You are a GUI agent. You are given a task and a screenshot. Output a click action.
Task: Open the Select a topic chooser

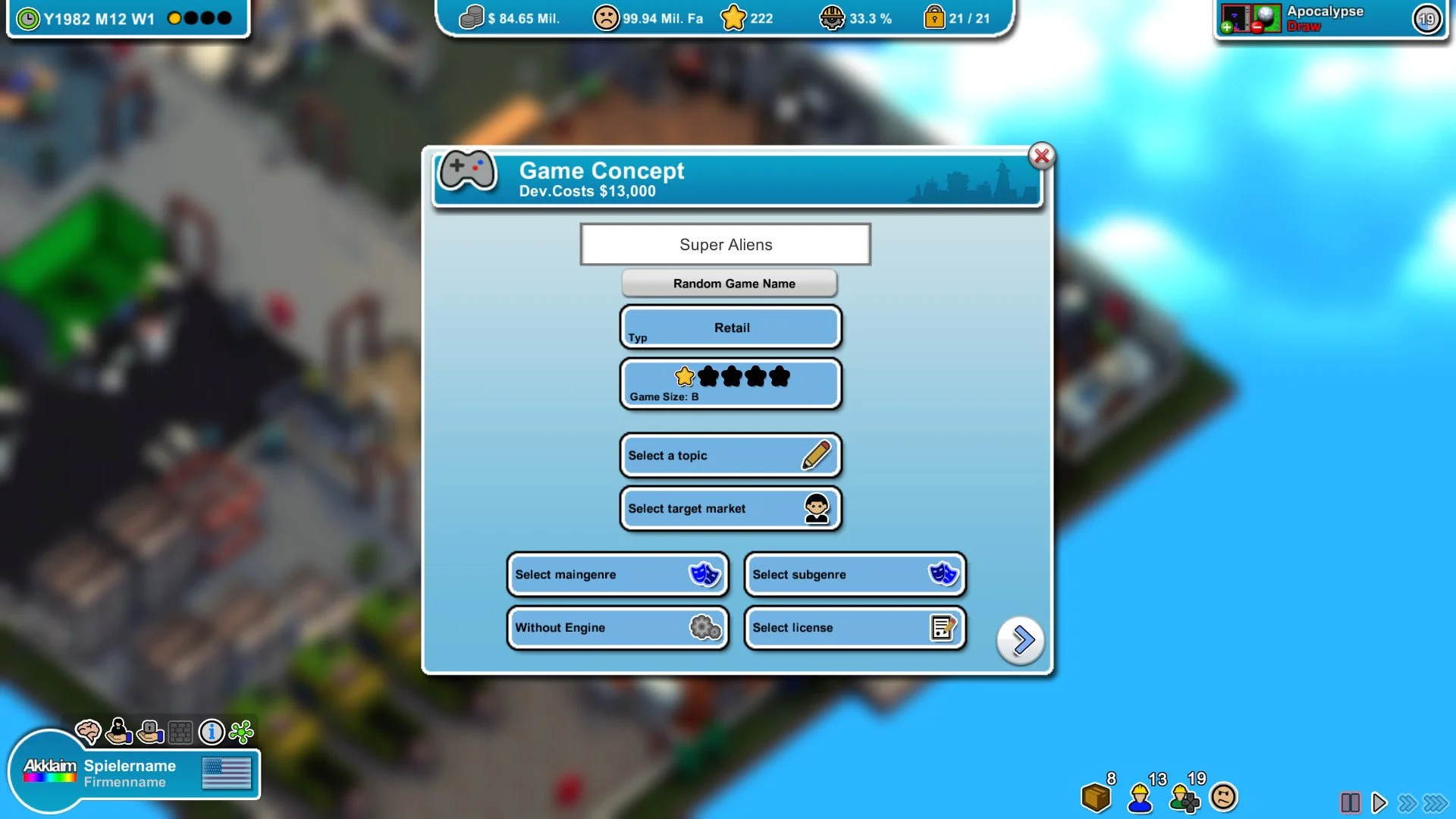(x=730, y=455)
